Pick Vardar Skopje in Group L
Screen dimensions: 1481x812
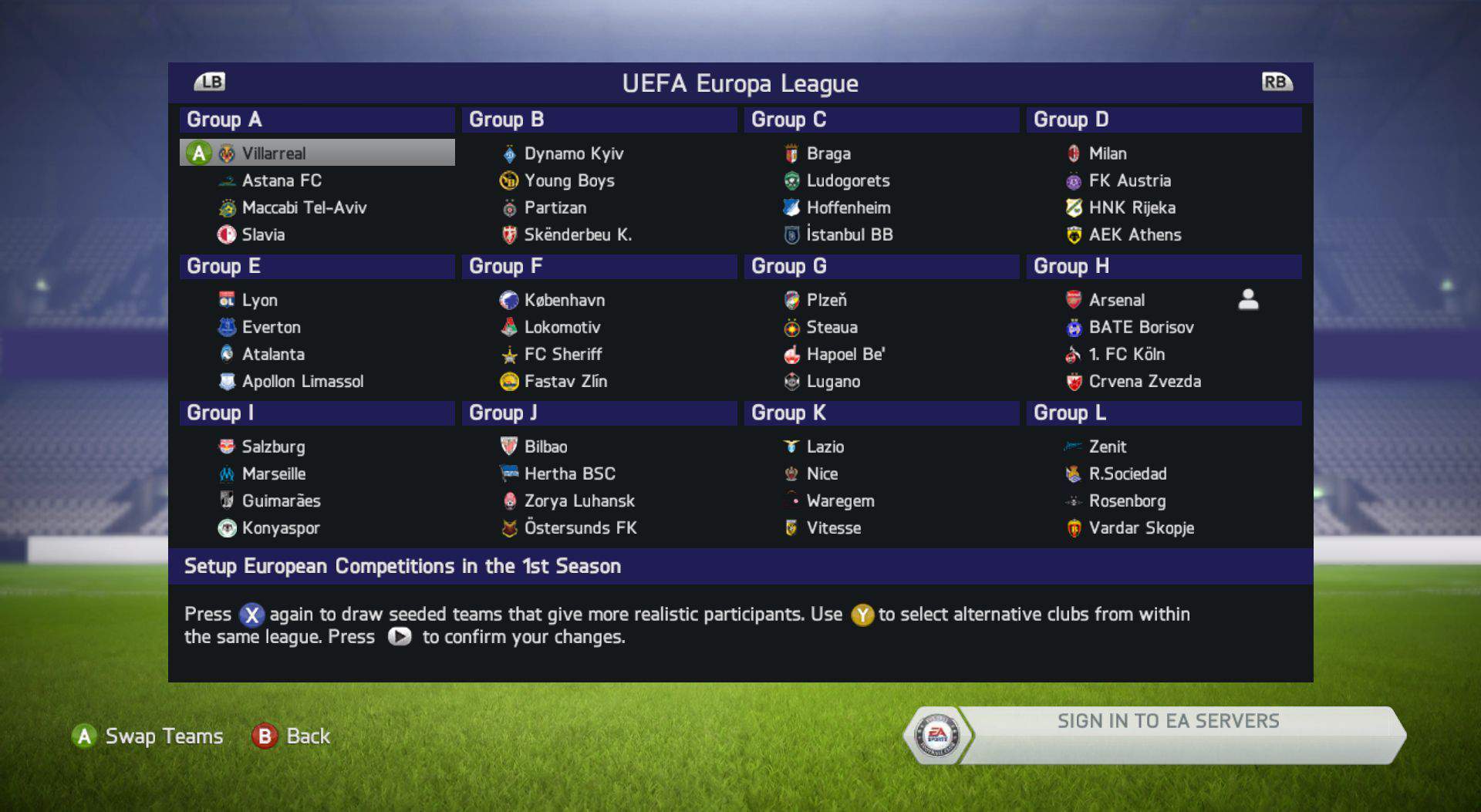coord(1141,528)
